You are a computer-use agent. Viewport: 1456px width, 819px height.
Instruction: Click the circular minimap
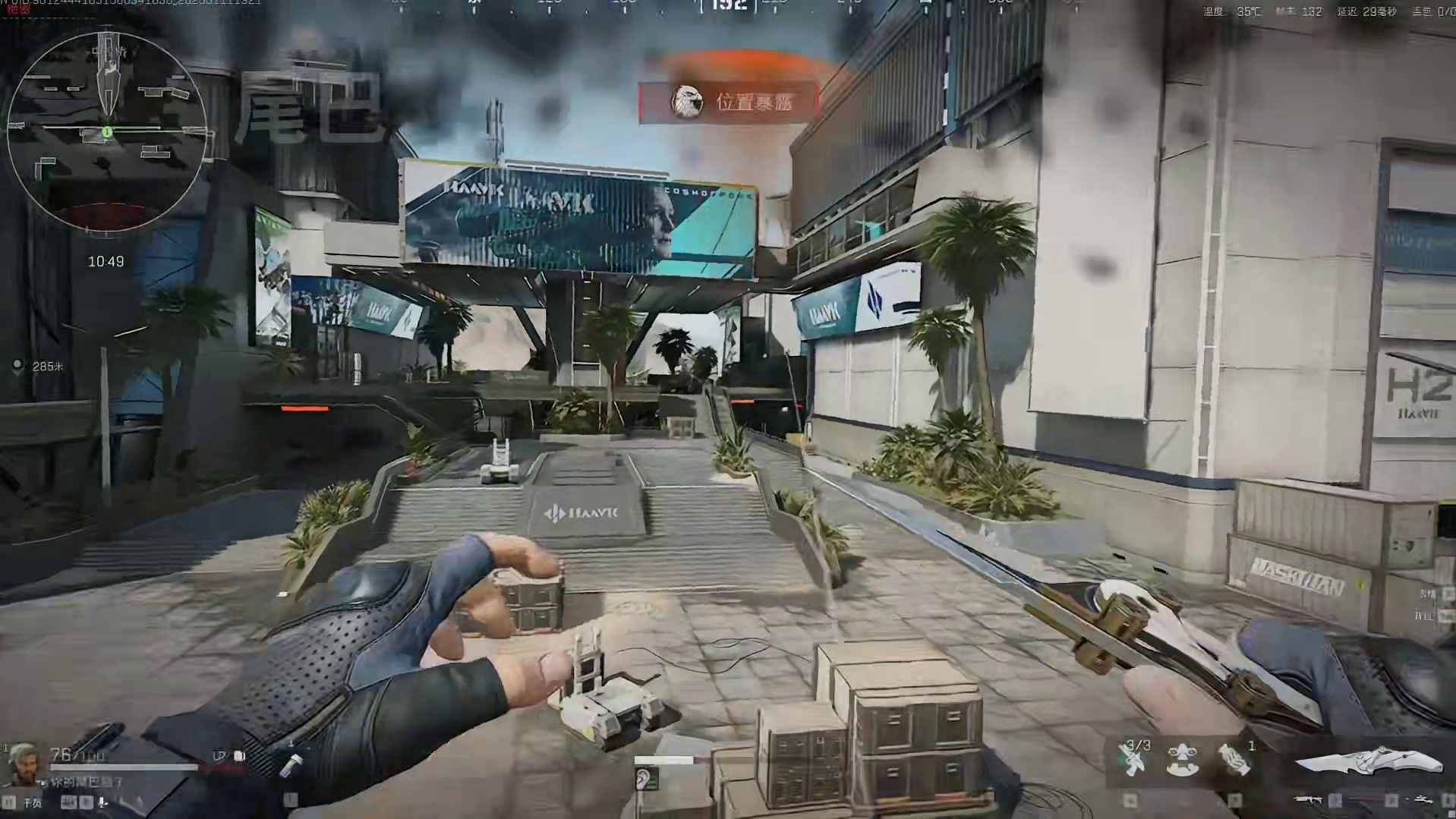[106, 131]
